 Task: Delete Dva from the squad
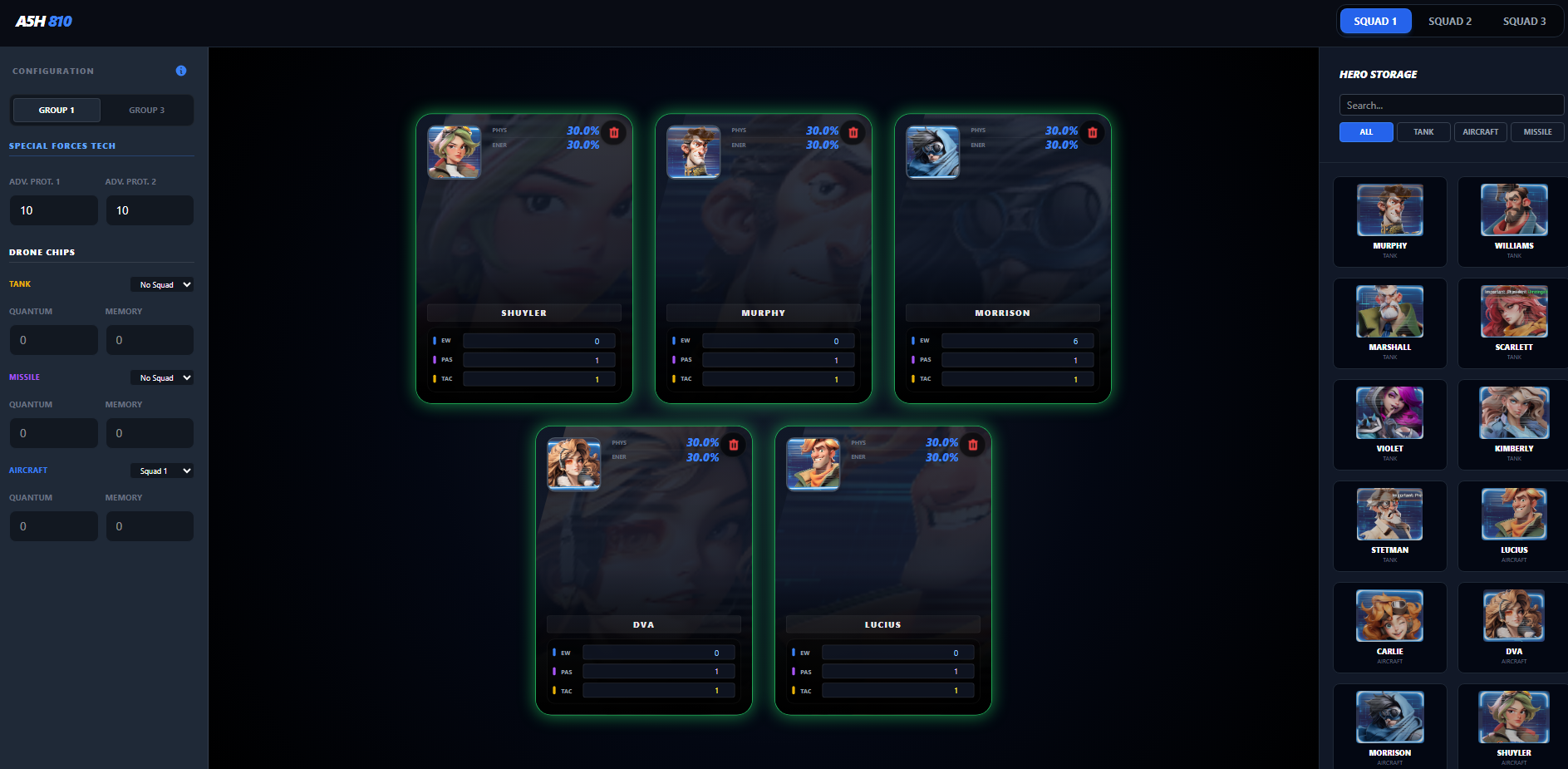(734, 445)
